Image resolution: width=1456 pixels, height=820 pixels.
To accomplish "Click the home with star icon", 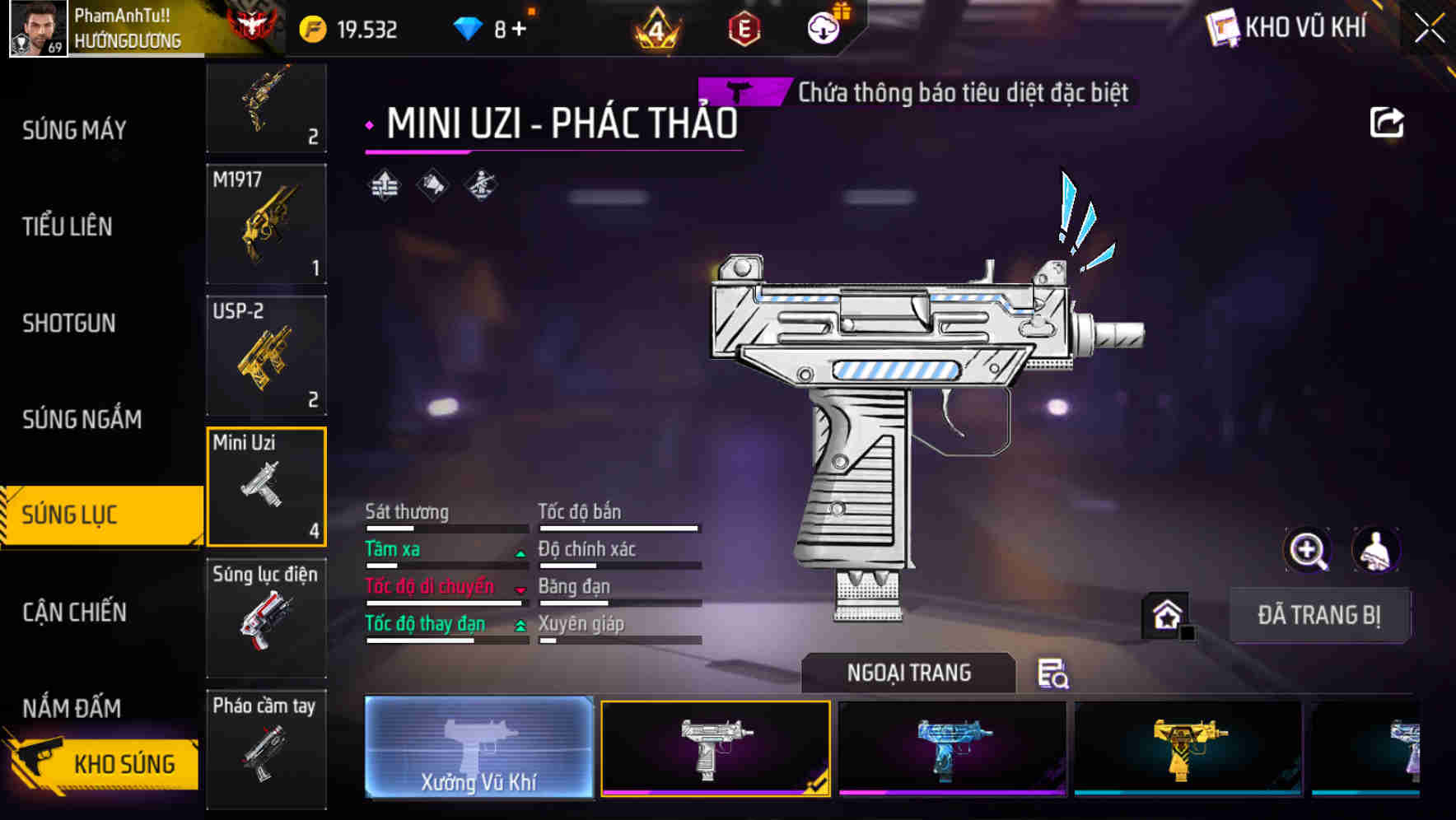I will click(x=1164, y=614).
